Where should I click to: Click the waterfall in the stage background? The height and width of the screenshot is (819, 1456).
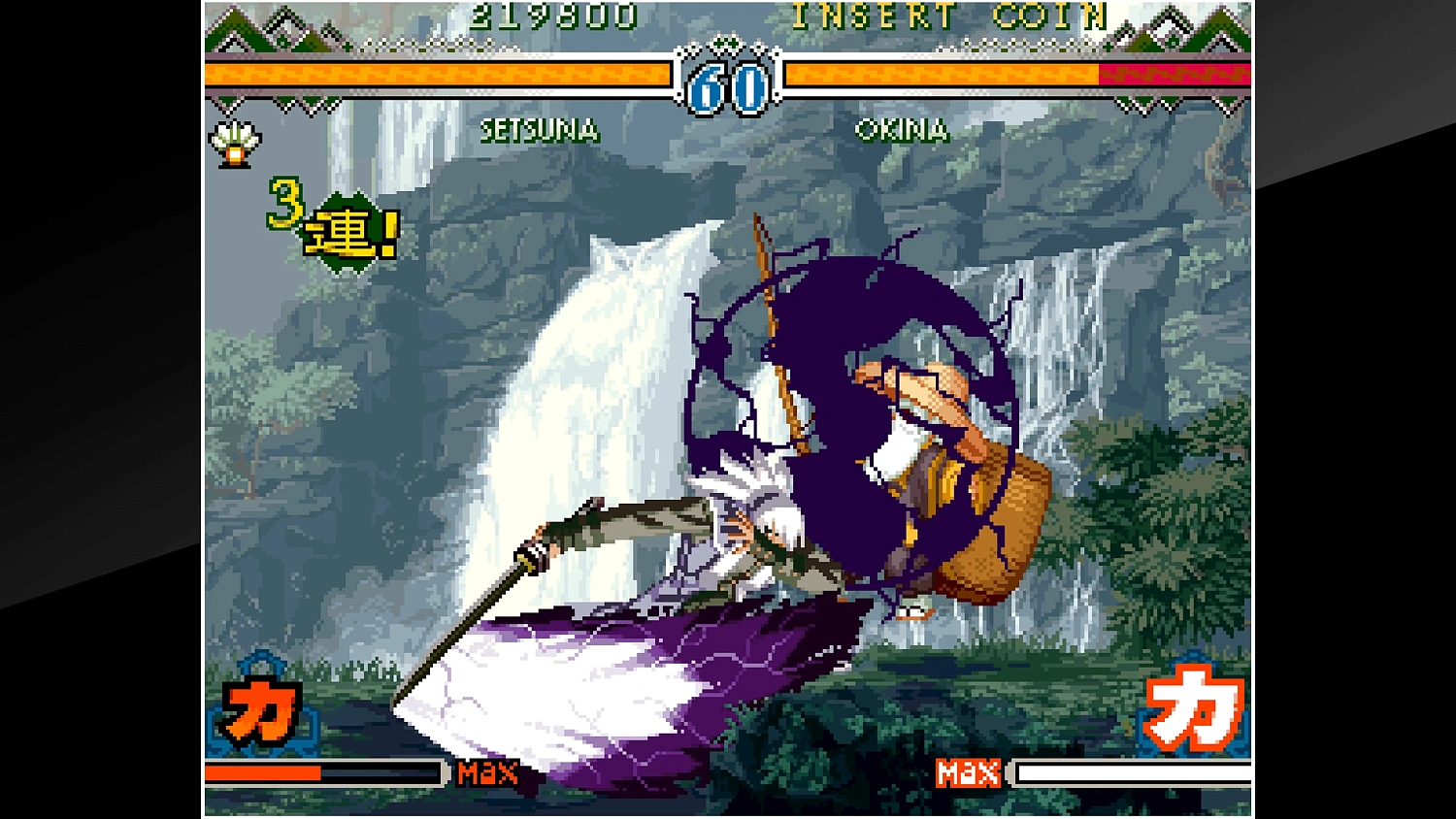pos(592,388)
